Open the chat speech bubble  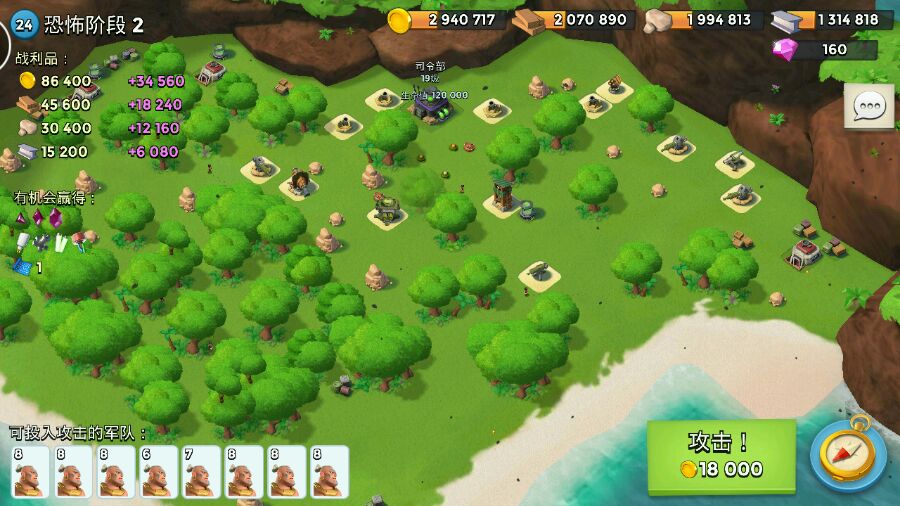coord(869,107)
